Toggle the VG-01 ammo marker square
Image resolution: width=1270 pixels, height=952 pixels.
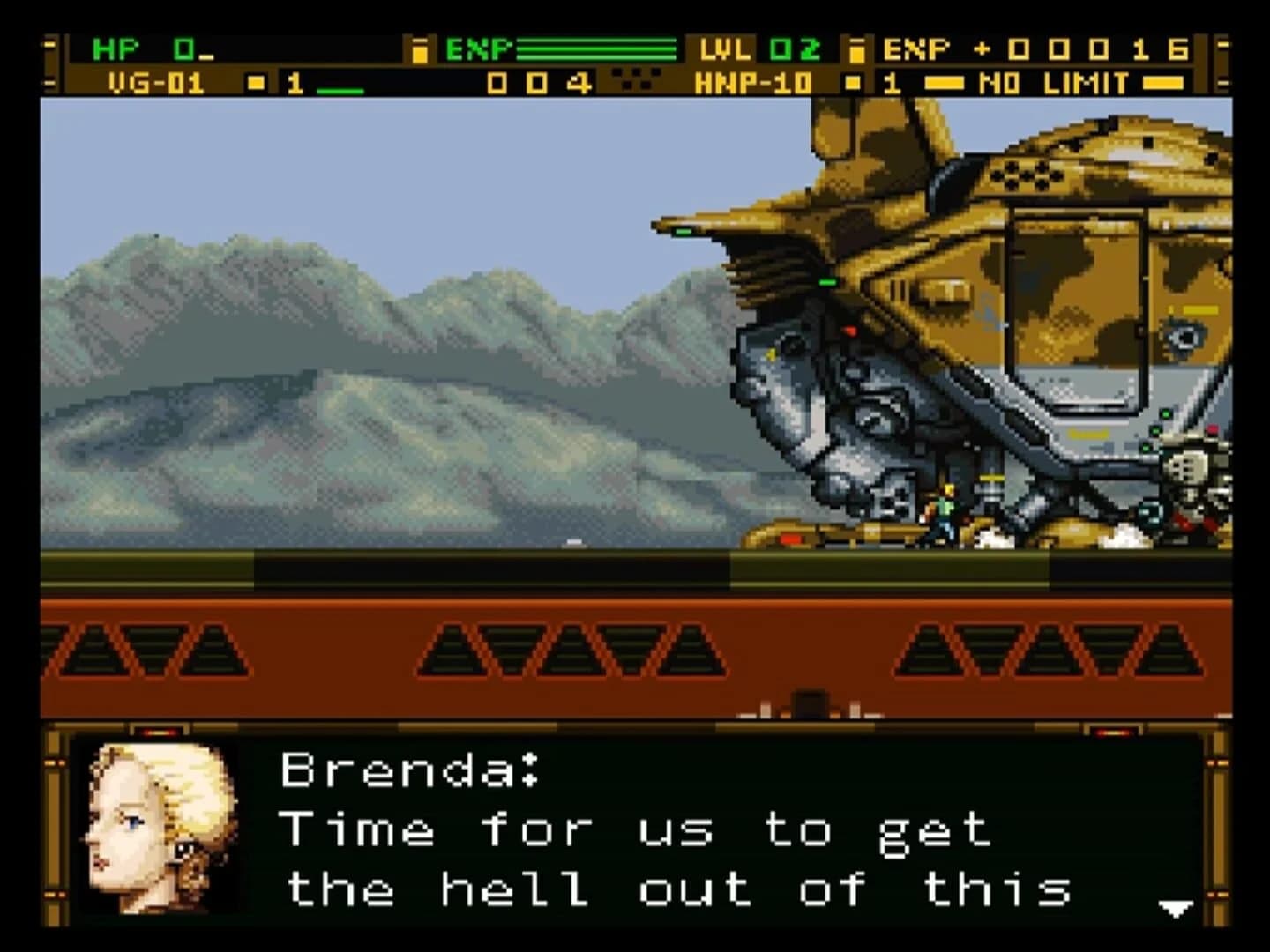tap(255, 81)
